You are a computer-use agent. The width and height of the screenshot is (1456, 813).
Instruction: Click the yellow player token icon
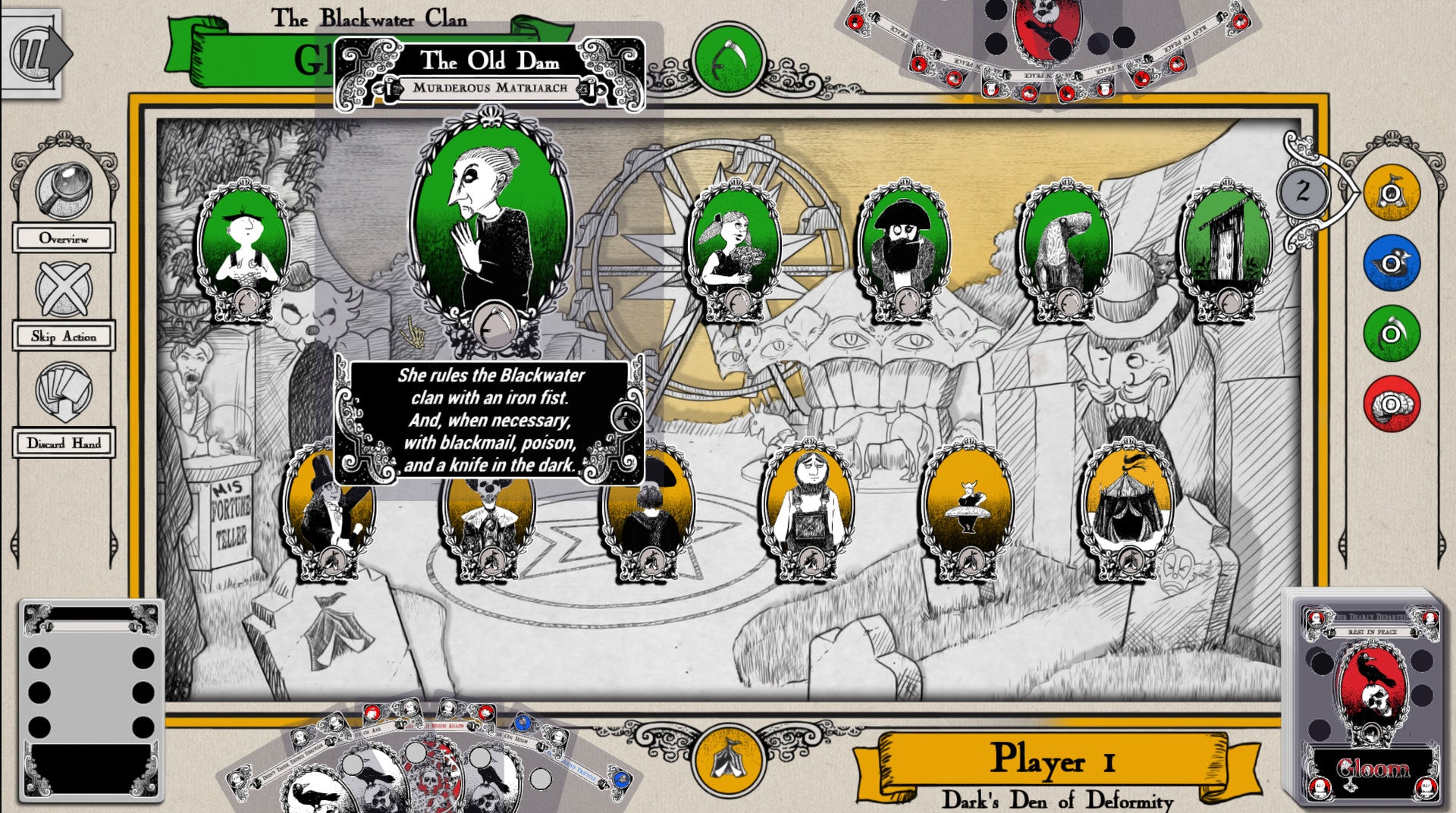coord(1392,193)
